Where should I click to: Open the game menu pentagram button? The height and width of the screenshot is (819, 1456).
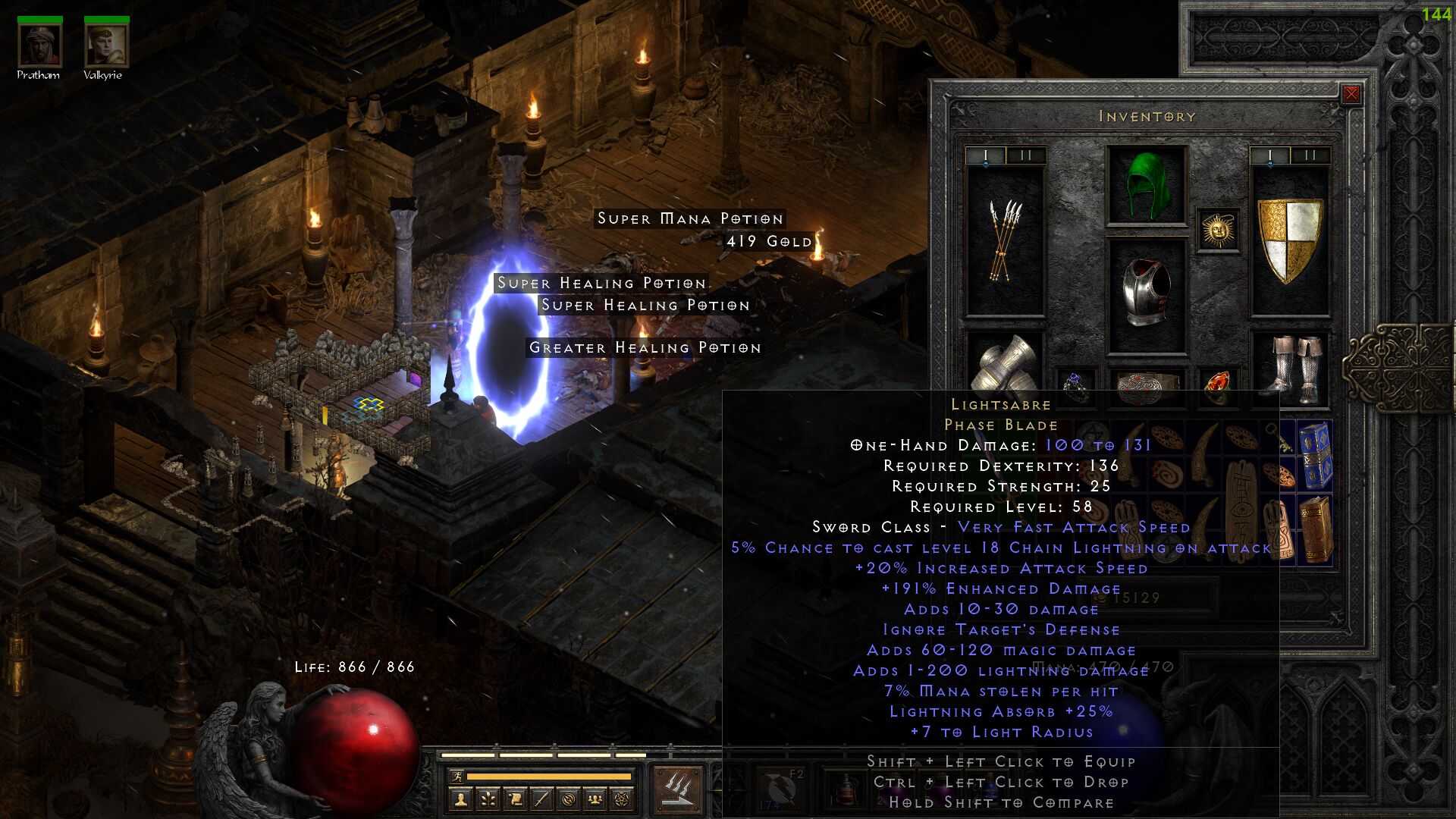tap(622, 799)
